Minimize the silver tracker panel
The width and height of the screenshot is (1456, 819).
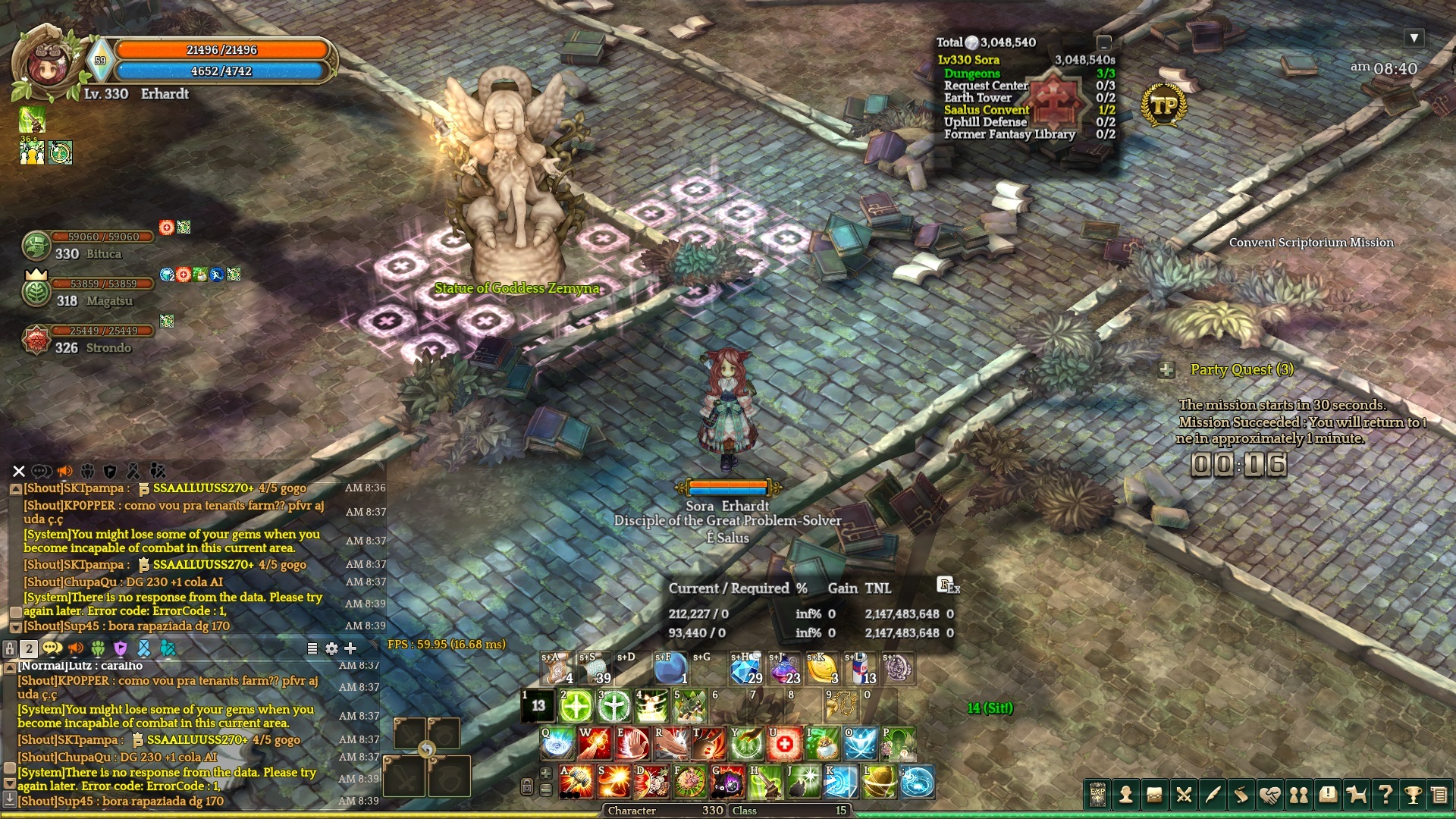click(x=1104, y=42)
